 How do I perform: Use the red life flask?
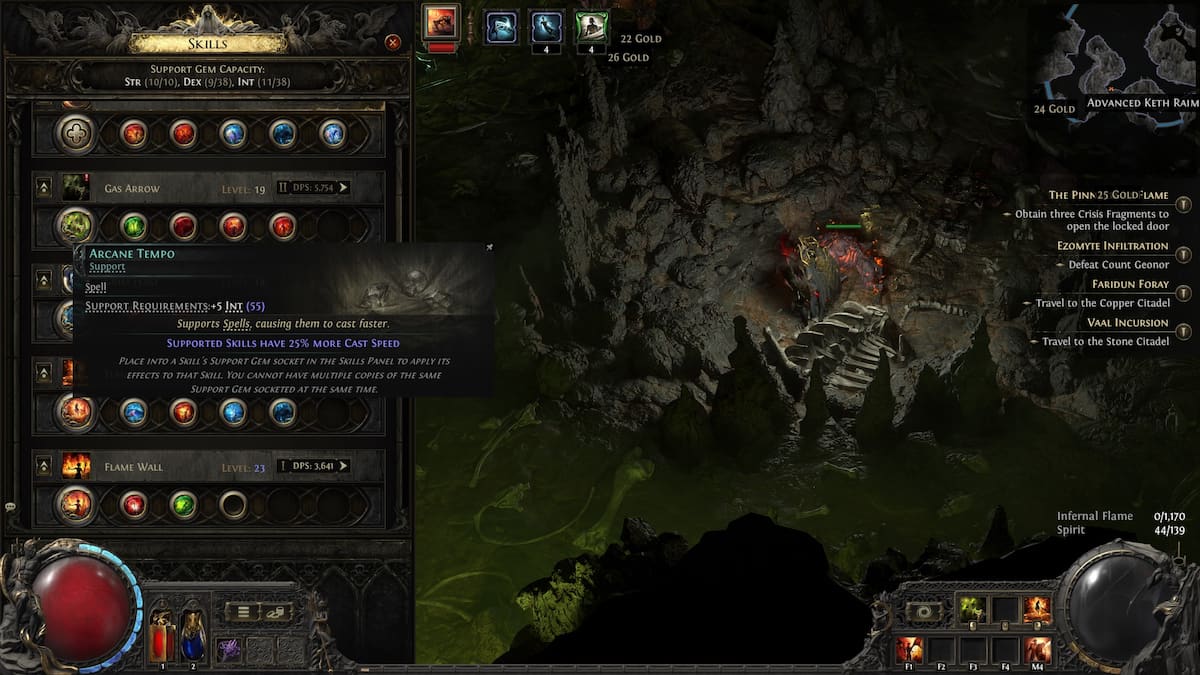[x=162, y=636]
